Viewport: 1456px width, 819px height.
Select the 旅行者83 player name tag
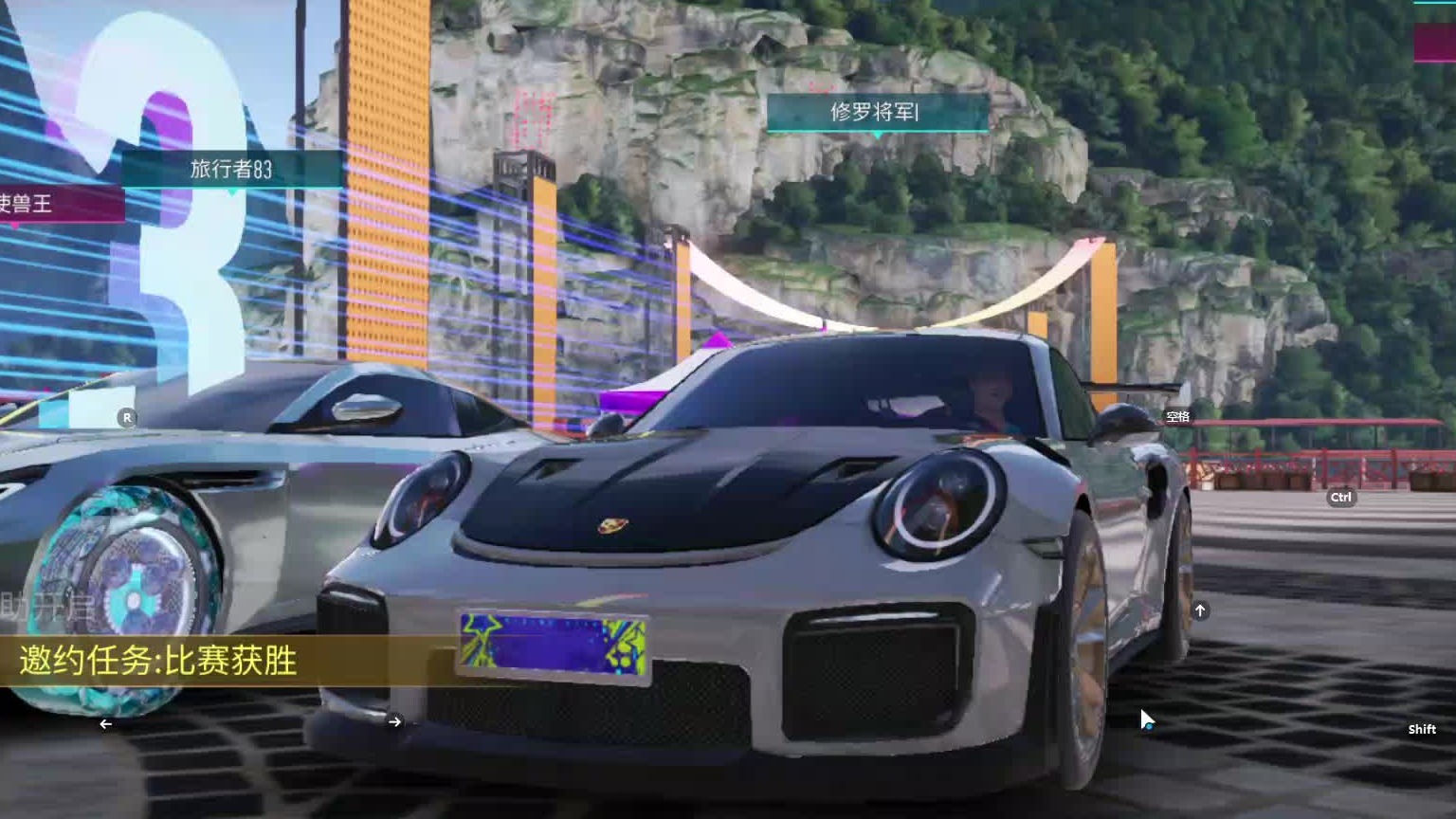pos(231,170)
